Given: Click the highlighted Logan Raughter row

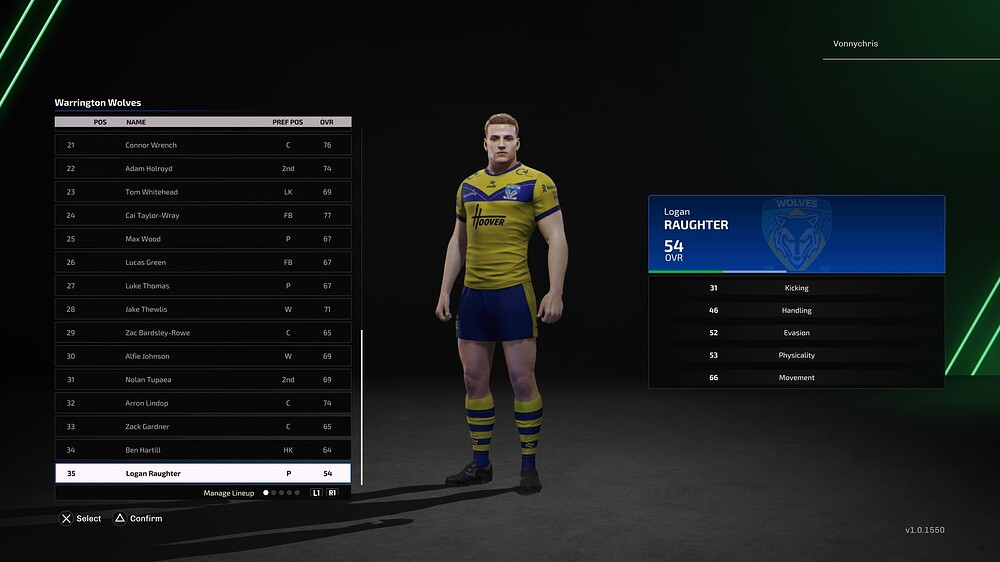Looking at the screenshot, I should tap(203, 473).
